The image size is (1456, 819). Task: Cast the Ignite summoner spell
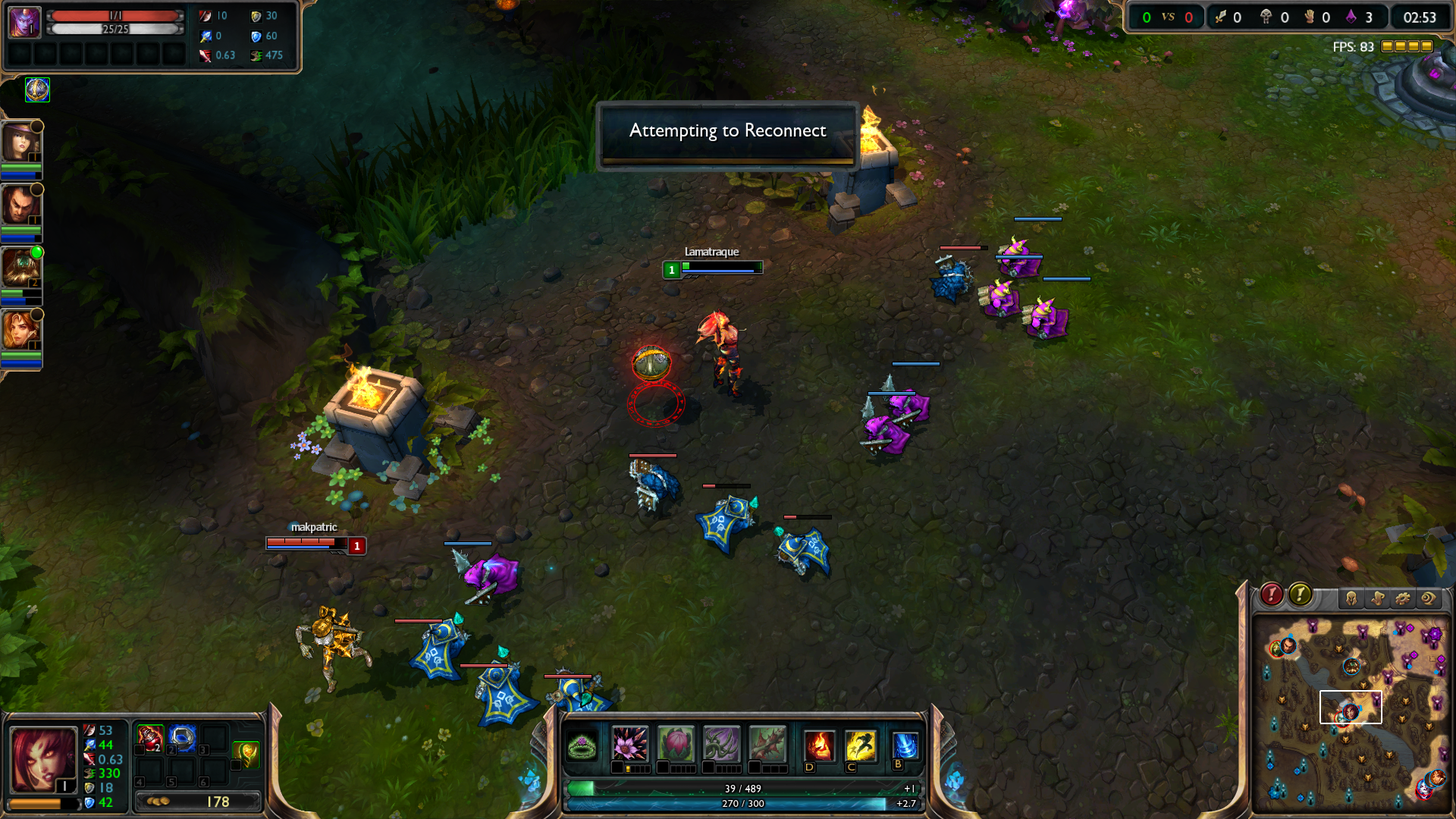(819, 745)
